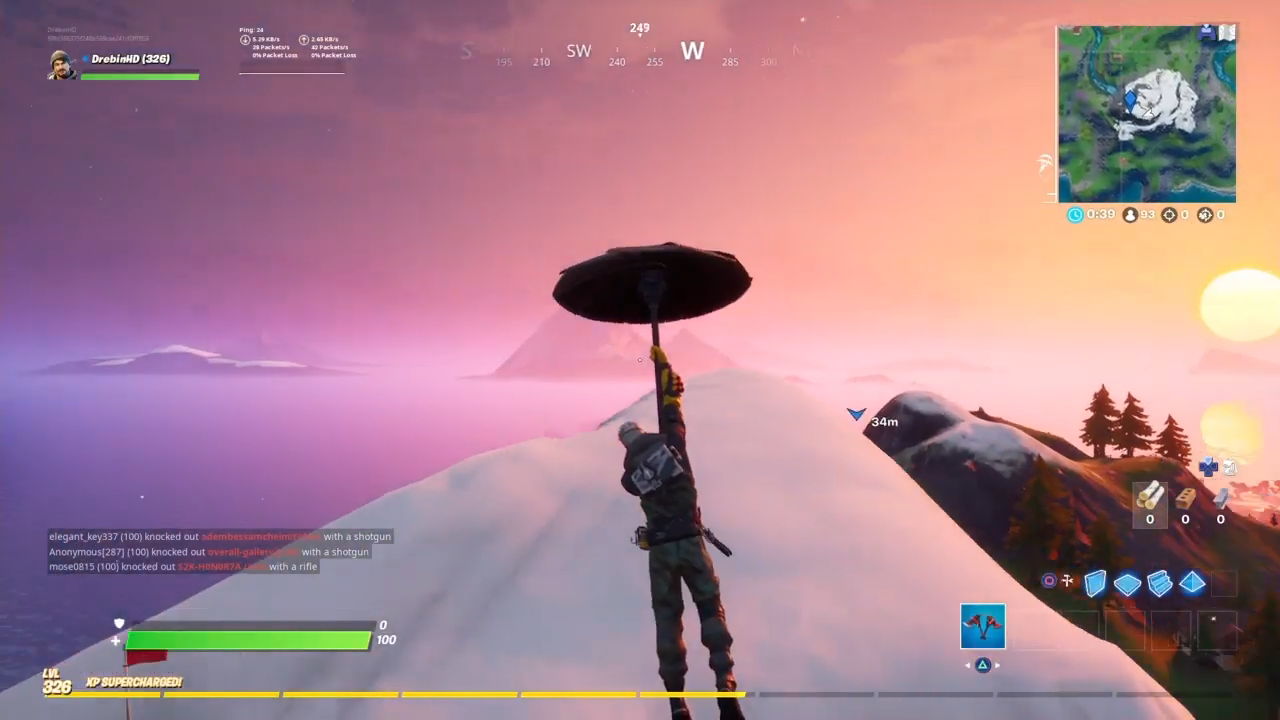Select the brick material icon

pyautogui.click(x=1186, y=499)
